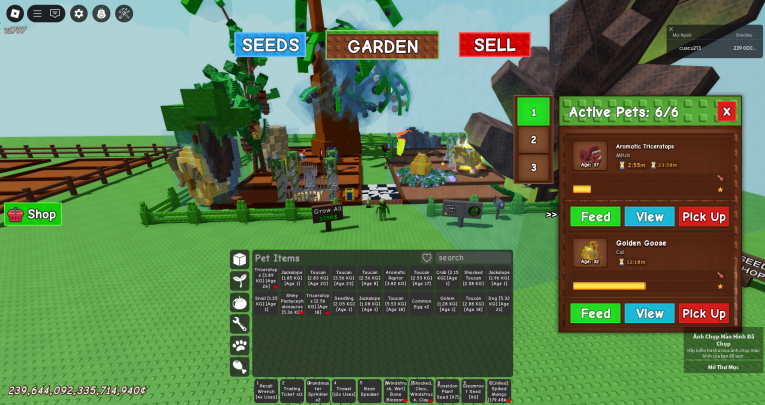Select the Common Egg x2 item
The width and height of the screenshot is (765, 405).
[x=422, y=304]
